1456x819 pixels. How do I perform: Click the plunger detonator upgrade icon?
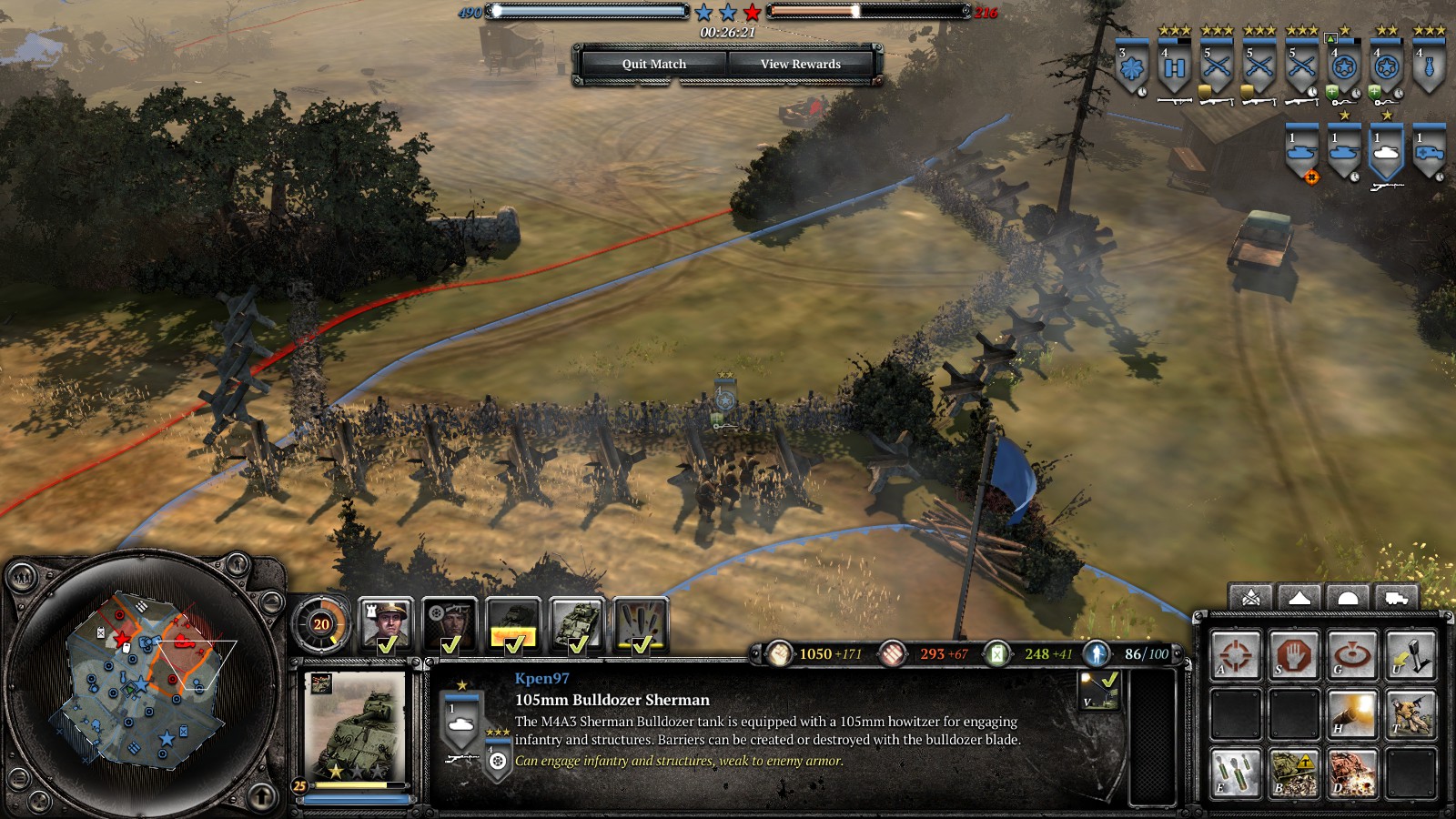1410,655
